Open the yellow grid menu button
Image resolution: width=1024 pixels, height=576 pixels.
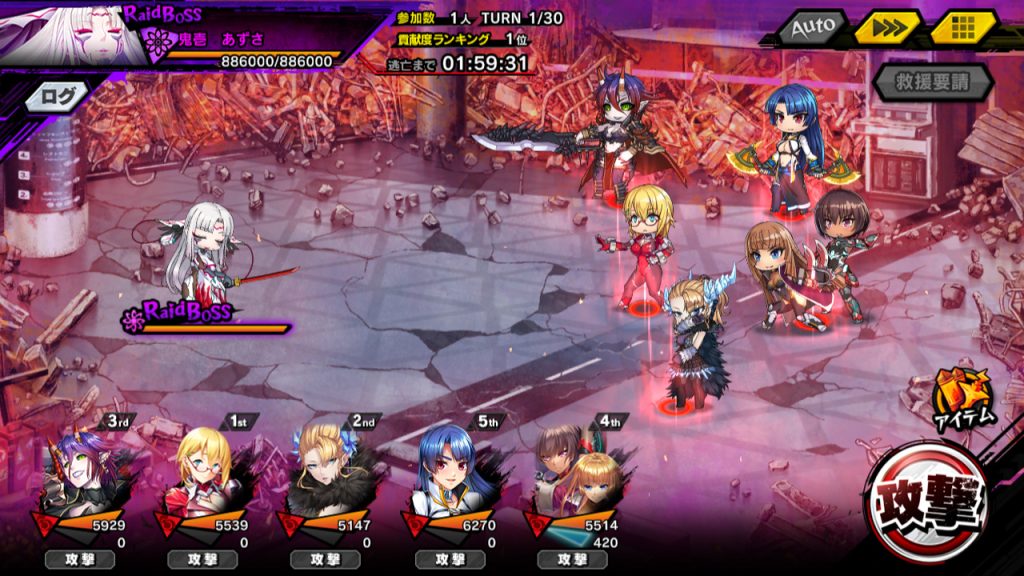coord(964,28)
